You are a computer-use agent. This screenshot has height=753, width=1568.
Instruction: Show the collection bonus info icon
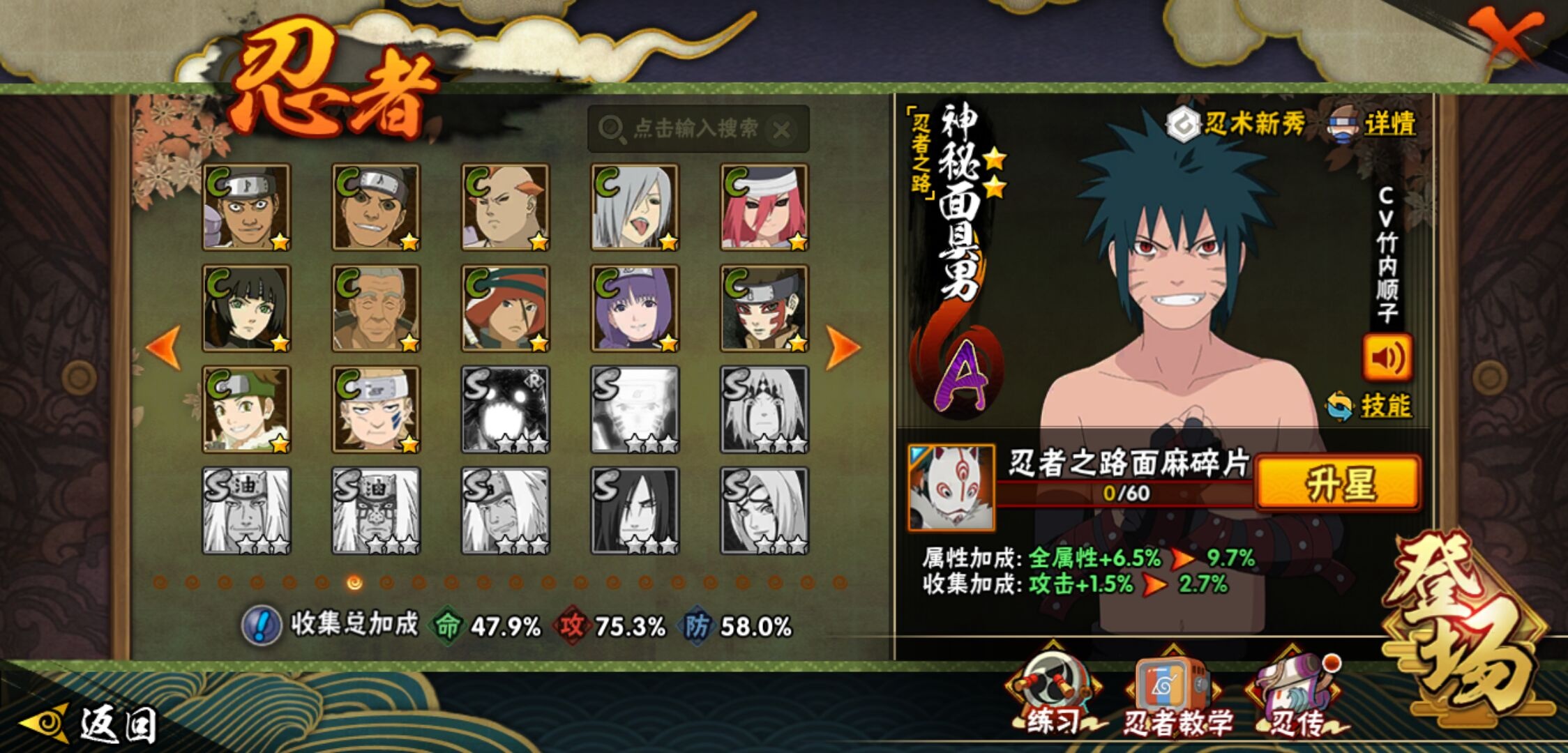261,625
